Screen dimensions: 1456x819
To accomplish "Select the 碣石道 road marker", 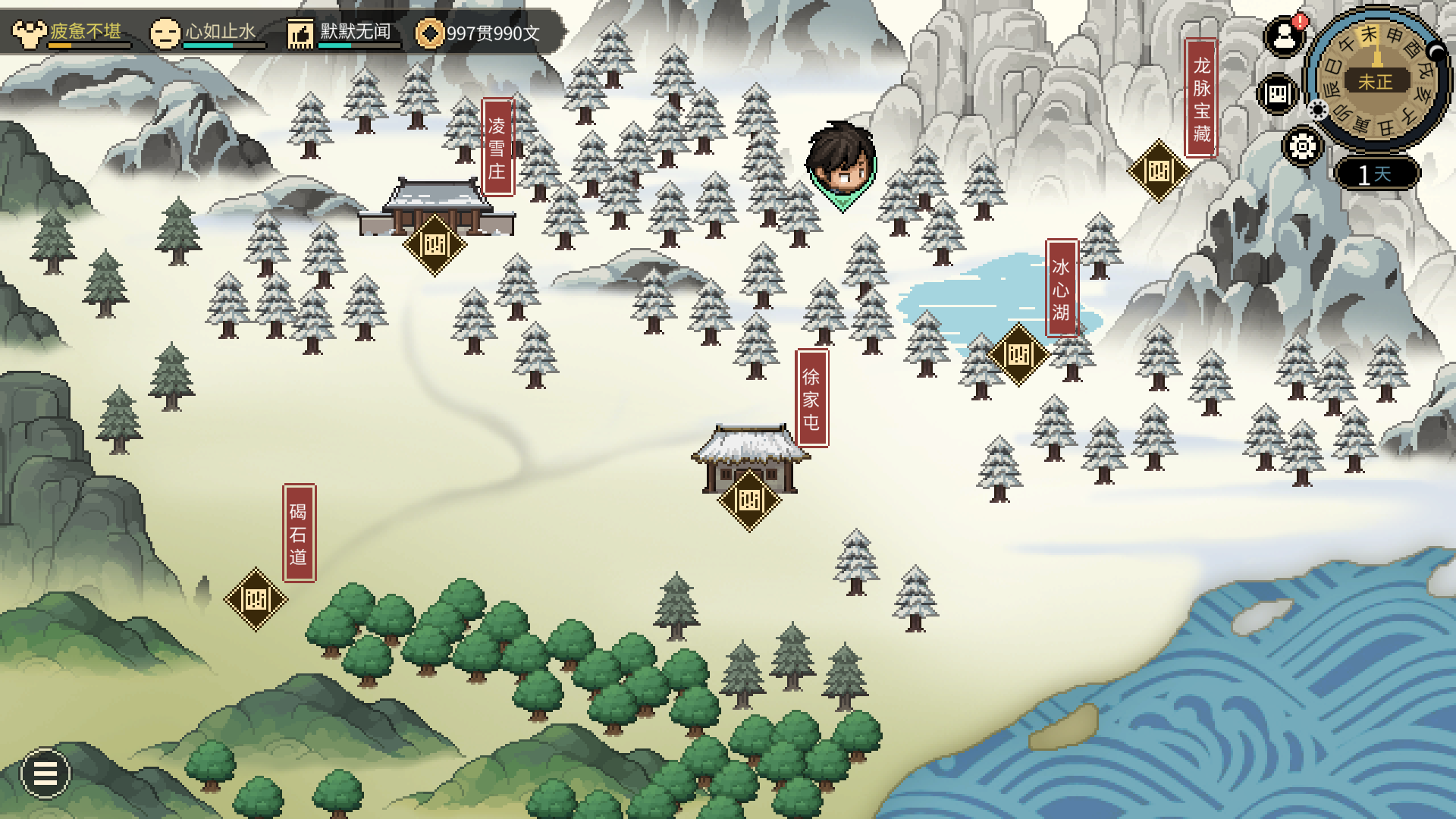I will 256,600.
